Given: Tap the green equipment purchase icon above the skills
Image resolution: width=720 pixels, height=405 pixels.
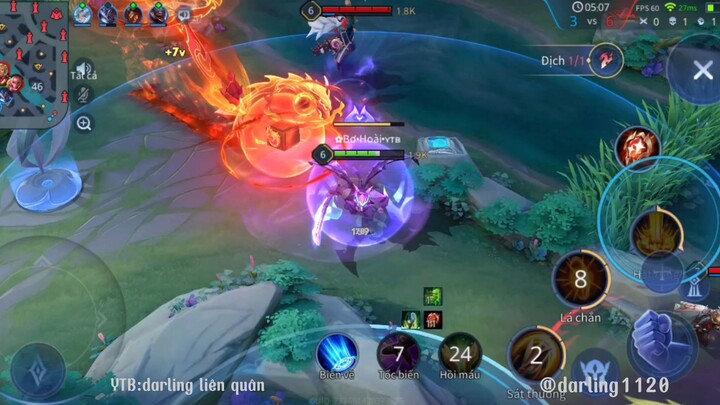Looking at the screenshot, I should [x=432, y=297].
